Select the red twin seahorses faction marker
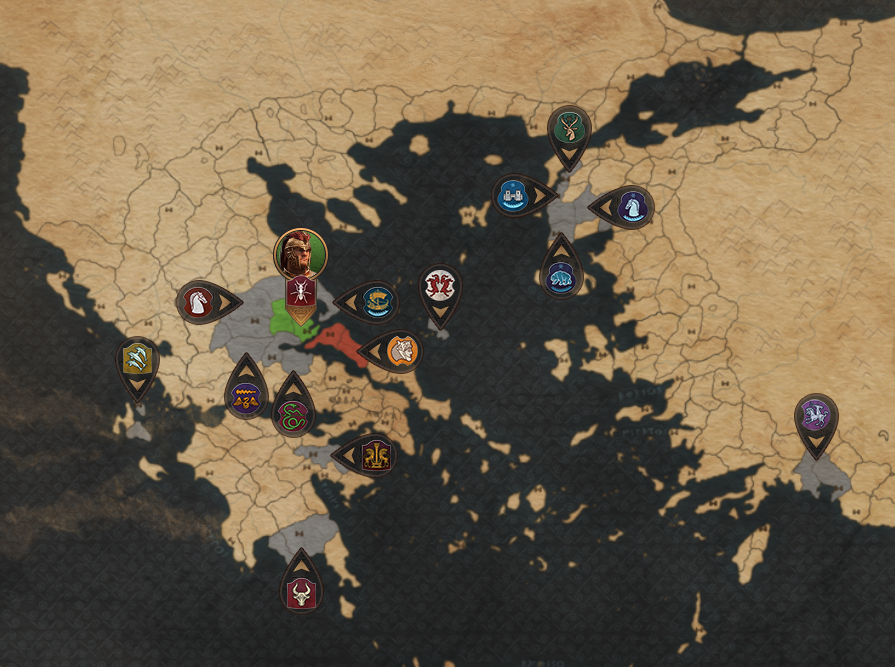895x667 pixels. point(439,286)
